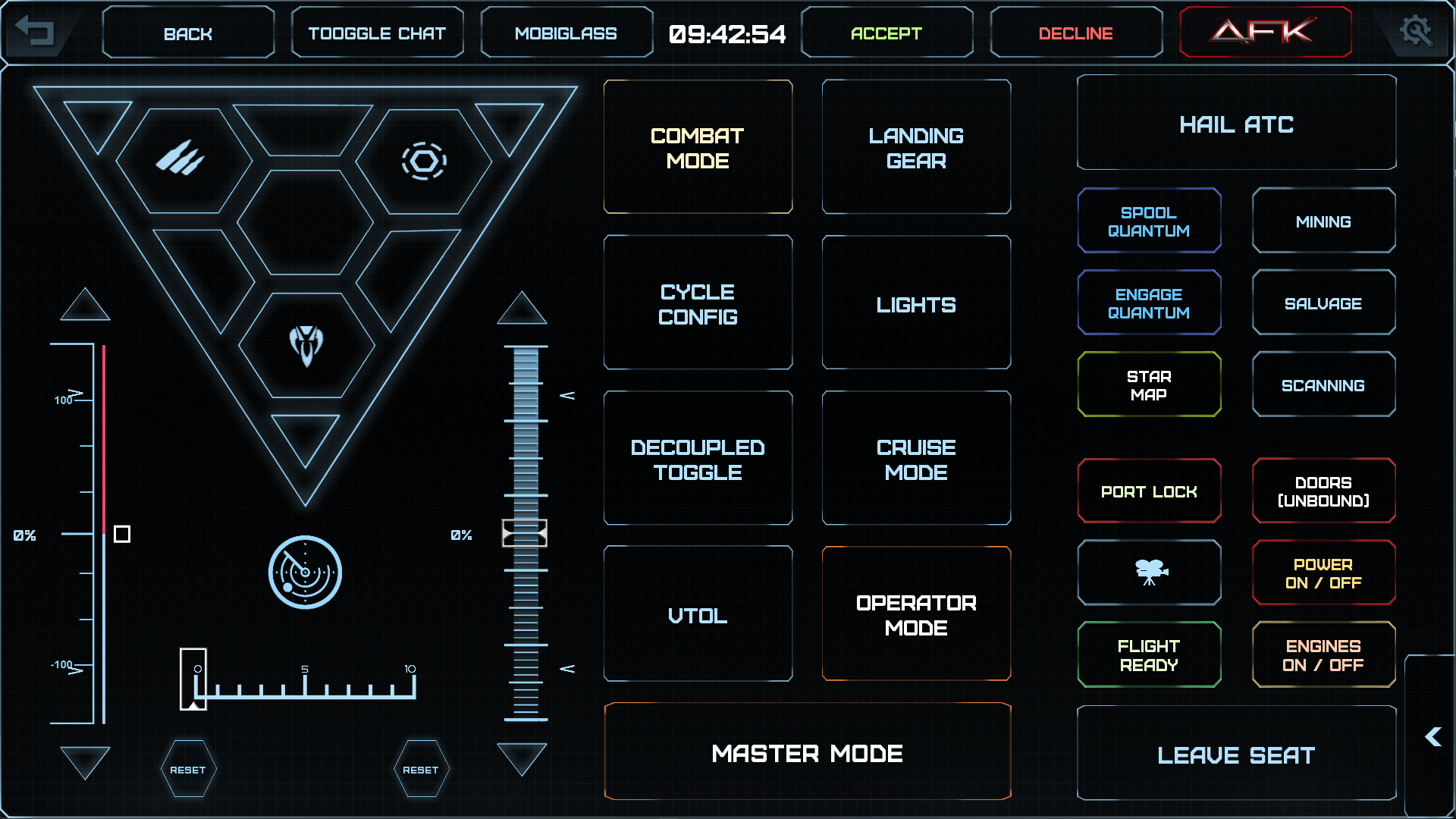
Task: Click the AFK logo button
Action: (1265, 32)
